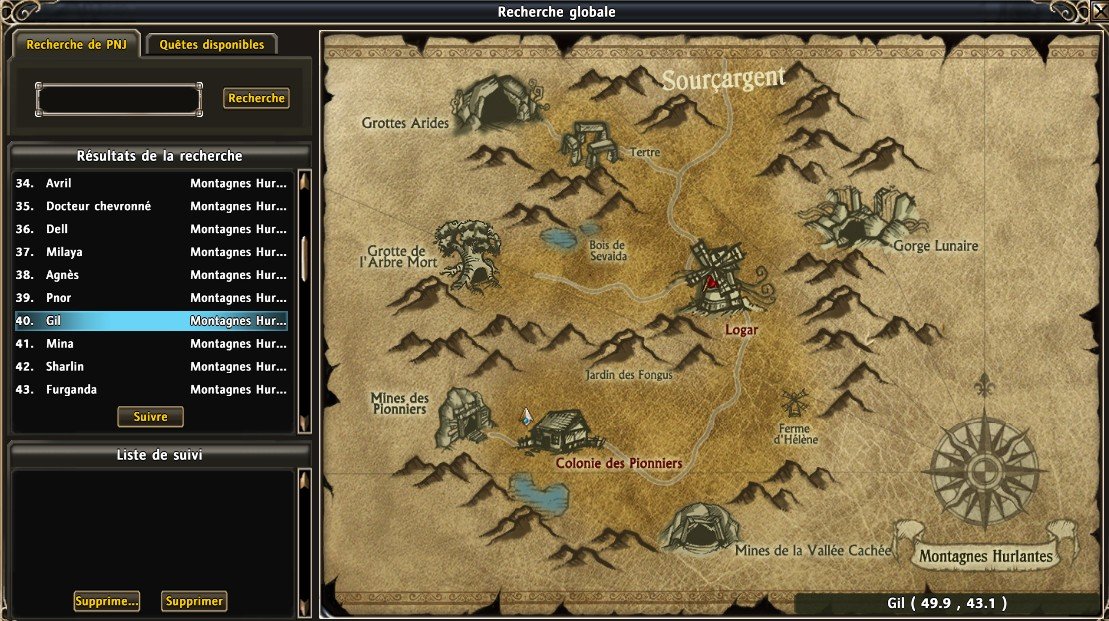This screenshot has height=621, width=1109.
Task: Choose the Docteur chevronné result row
Action: point(150,206)
